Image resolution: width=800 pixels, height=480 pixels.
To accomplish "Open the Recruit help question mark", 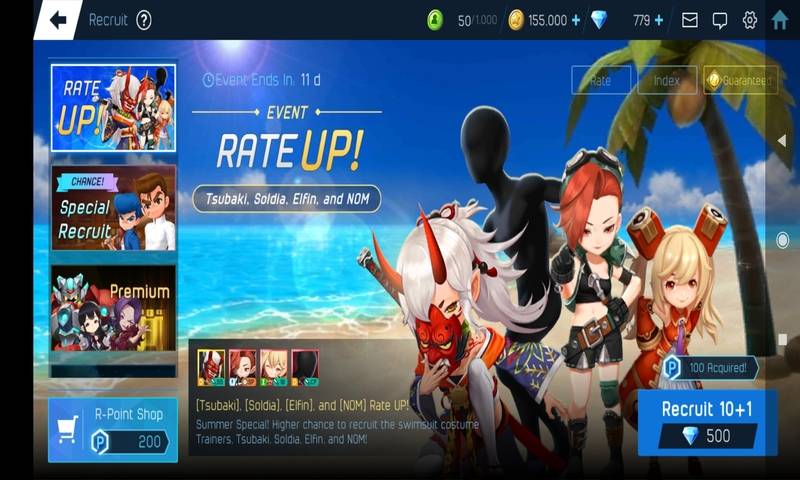I will 144,20.
